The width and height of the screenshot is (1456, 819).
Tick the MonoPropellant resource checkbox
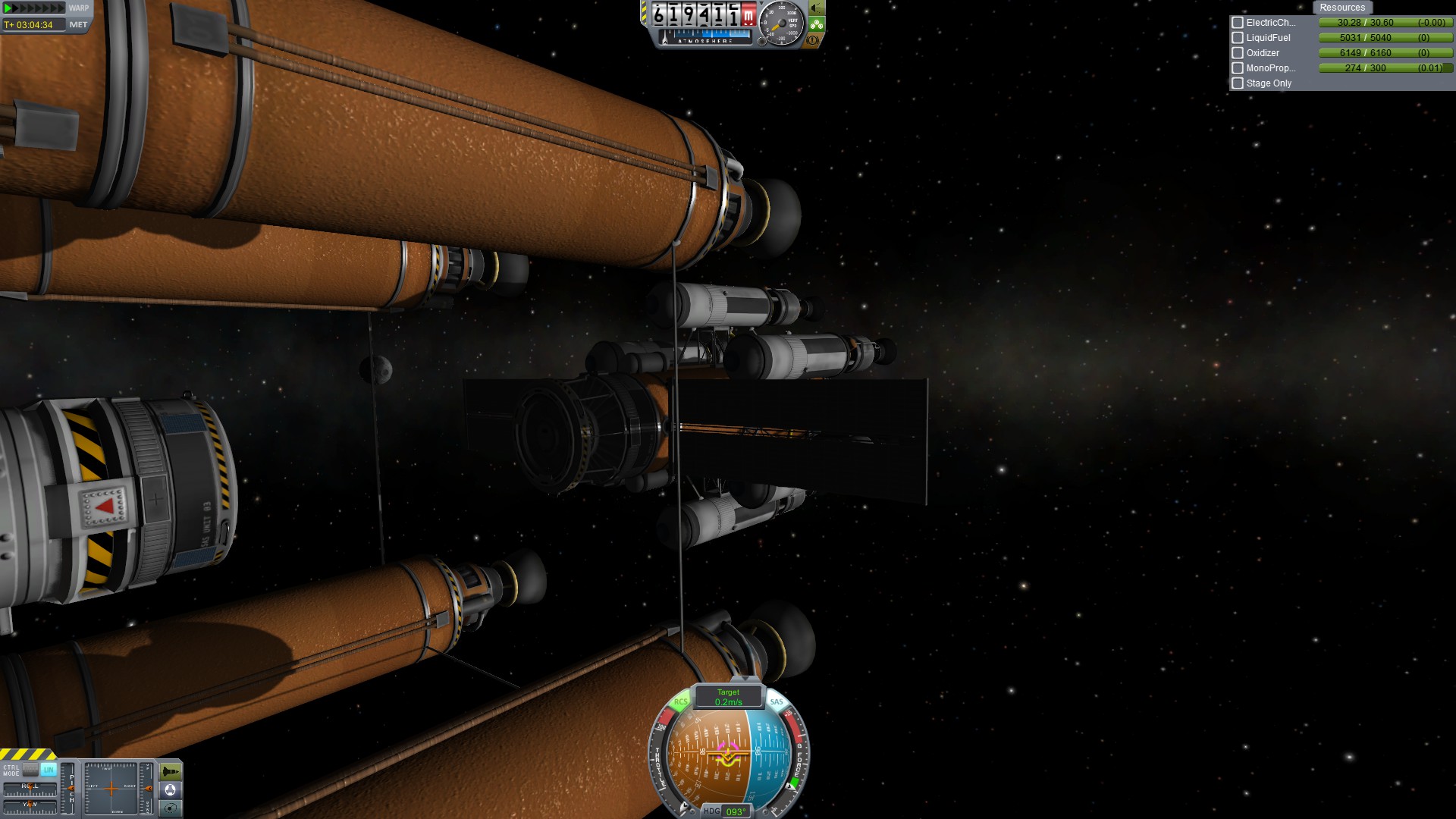click(x=1238, y=68)
